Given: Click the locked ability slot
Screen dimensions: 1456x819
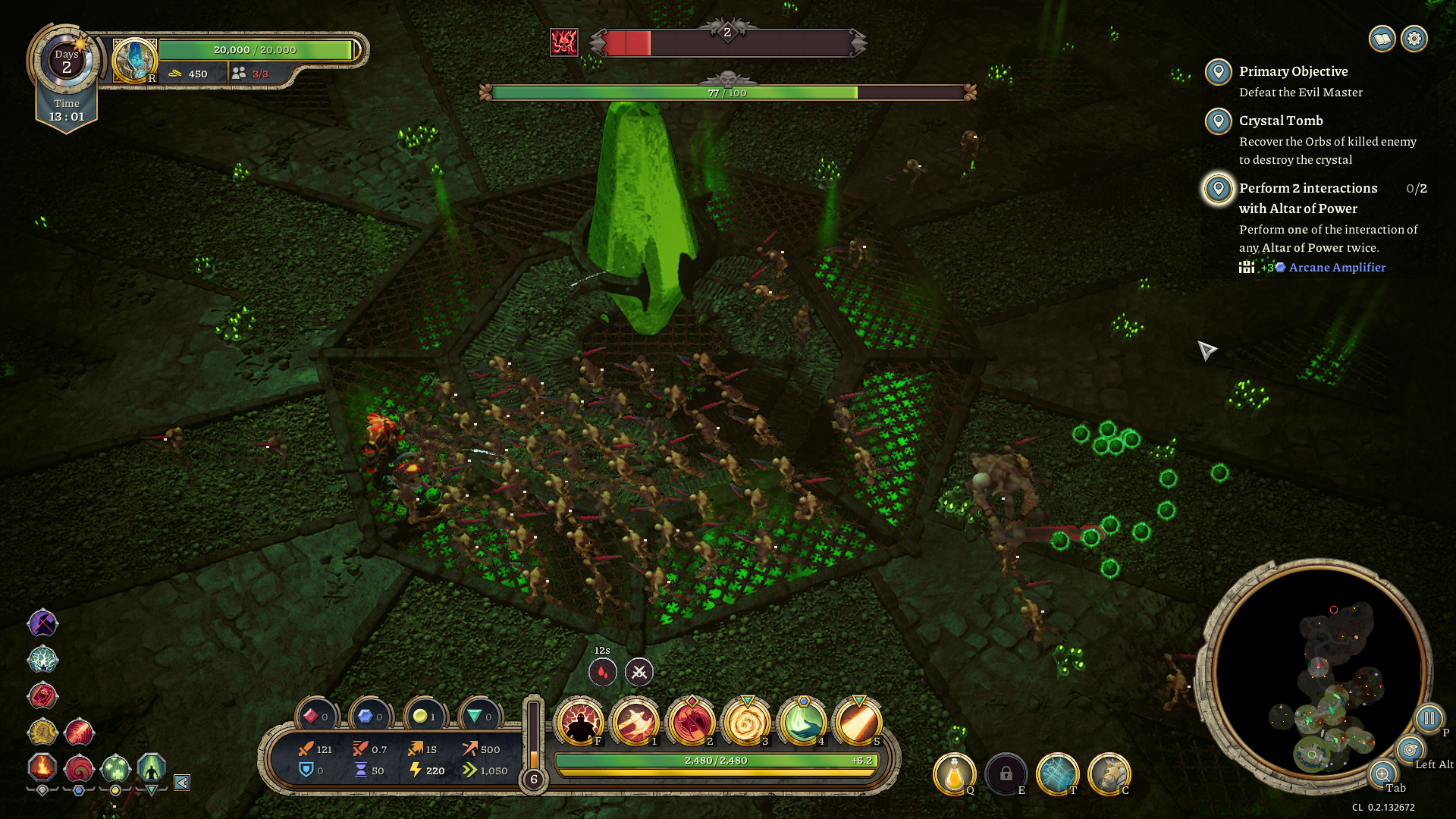Looking at the screenshot, I should click(x=1006, y=774).
